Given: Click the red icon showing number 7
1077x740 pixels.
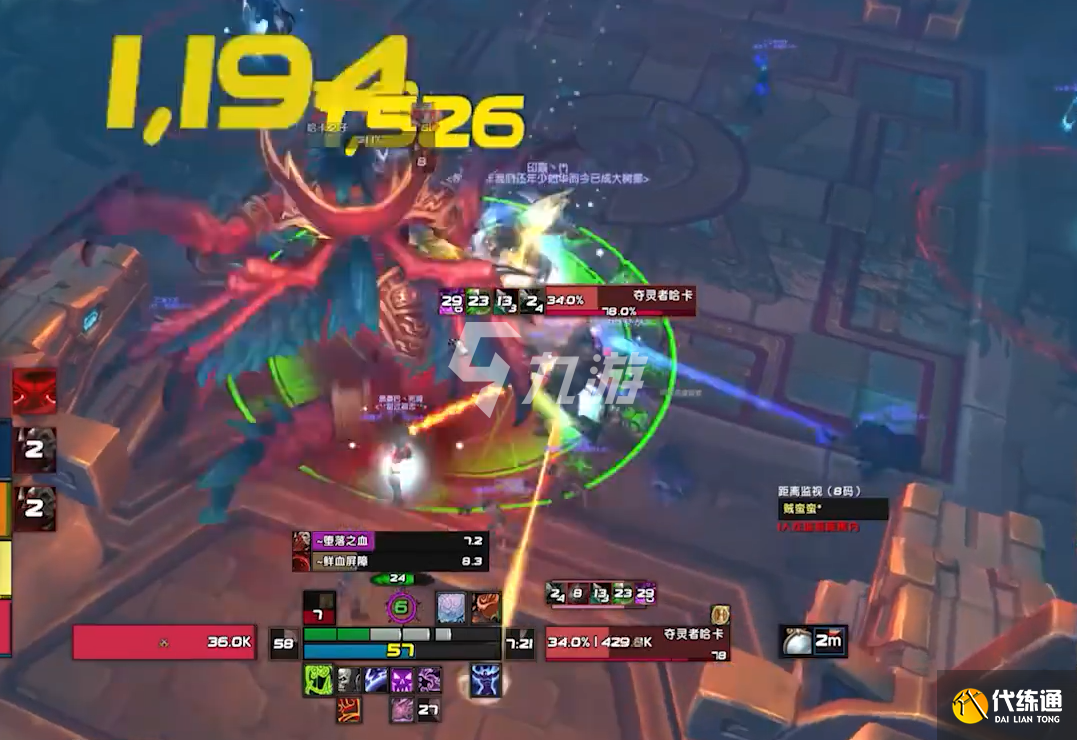Looking at the screenshot, I should pos(319,606).
